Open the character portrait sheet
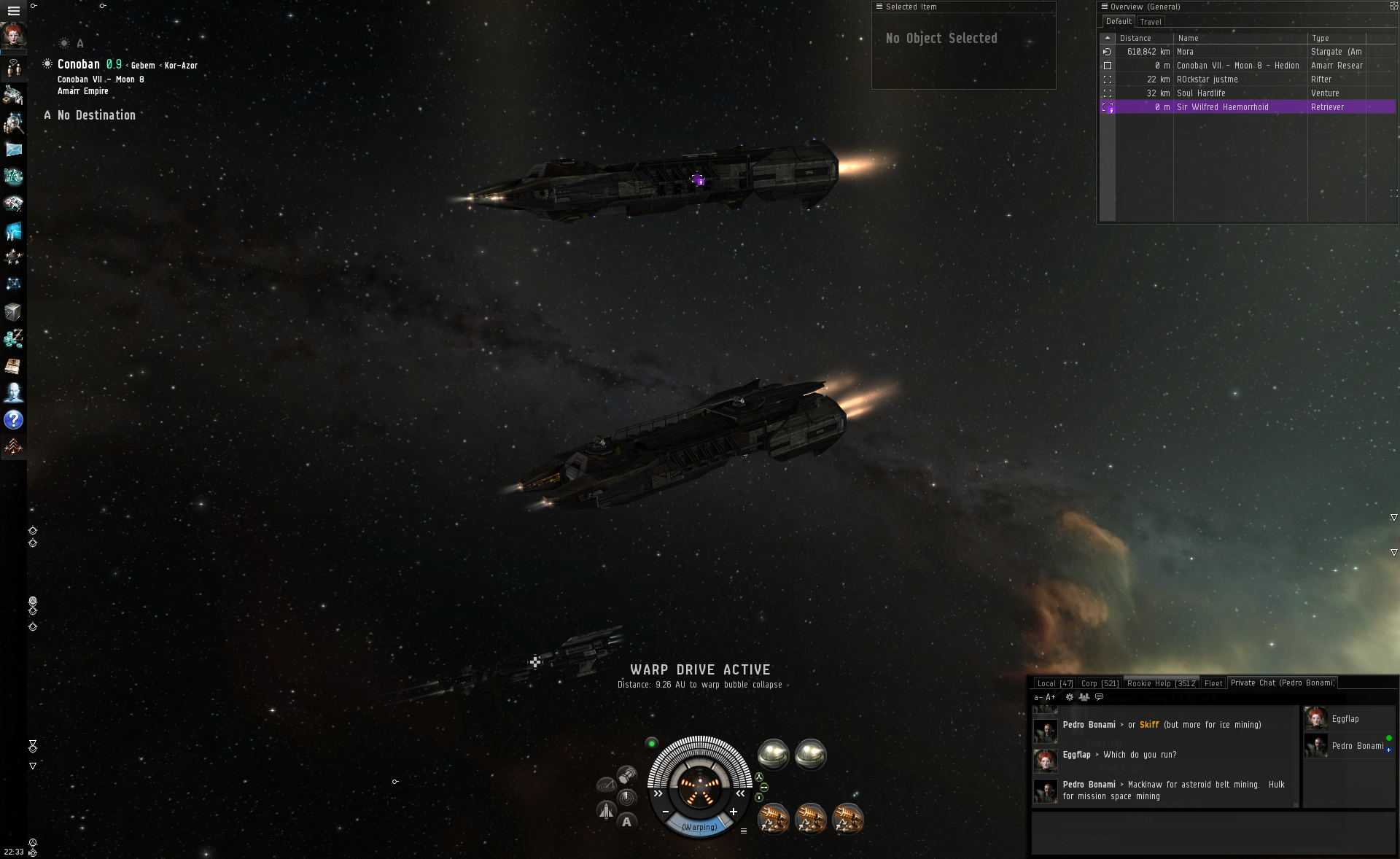The image size is (1400, 859). pos(13,36)
